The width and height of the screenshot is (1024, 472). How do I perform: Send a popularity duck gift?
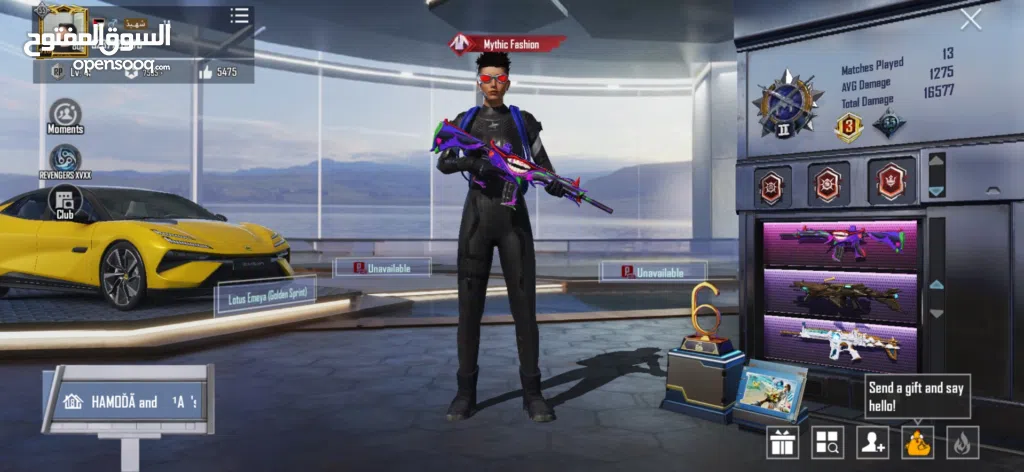tap(917, 442)
